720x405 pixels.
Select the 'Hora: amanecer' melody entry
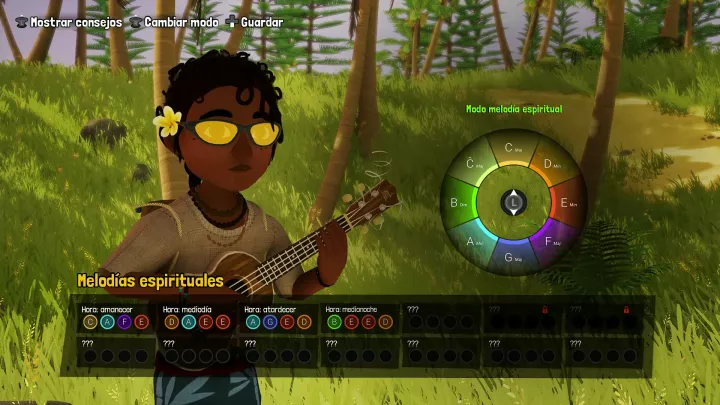coord(116,317)
